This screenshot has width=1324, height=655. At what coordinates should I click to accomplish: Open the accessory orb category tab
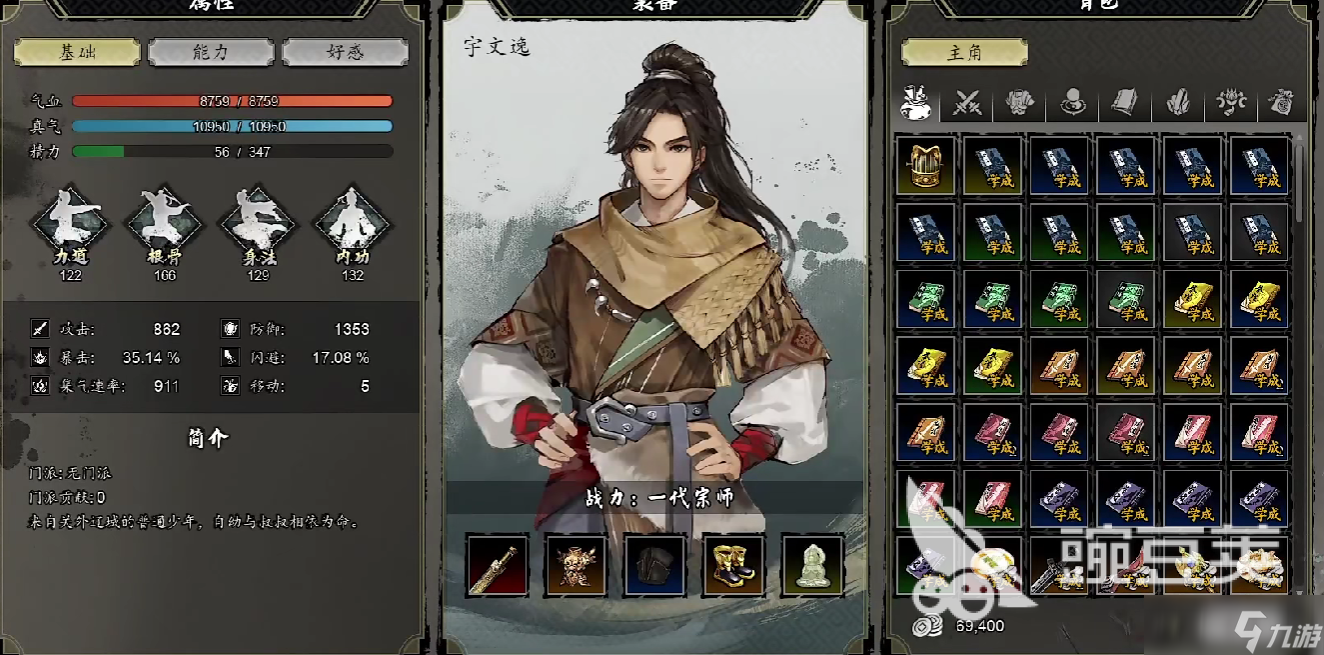[1072, 102]
